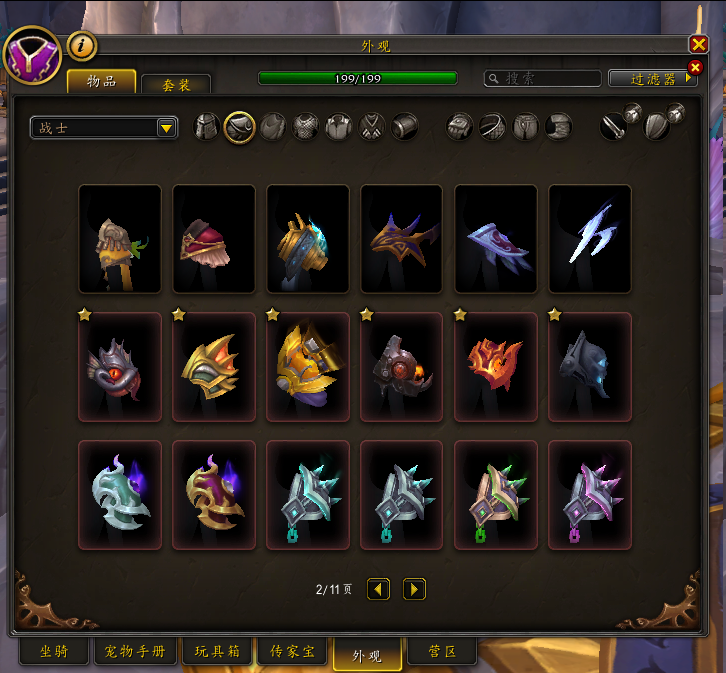Open the 战士 class dropdown

pyautogui.click(x=104, y=127)
